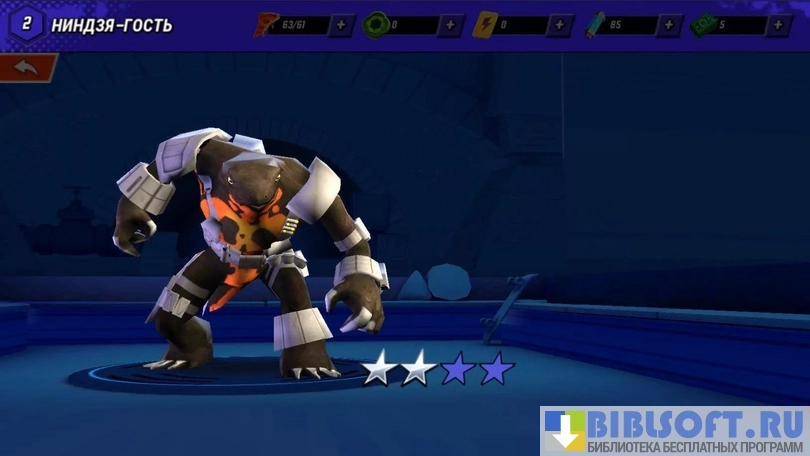The image size is (810, 456).
Task: Add yellow lightning cards with the plus button
Action: pyautogui.click(x=560, y=25)
